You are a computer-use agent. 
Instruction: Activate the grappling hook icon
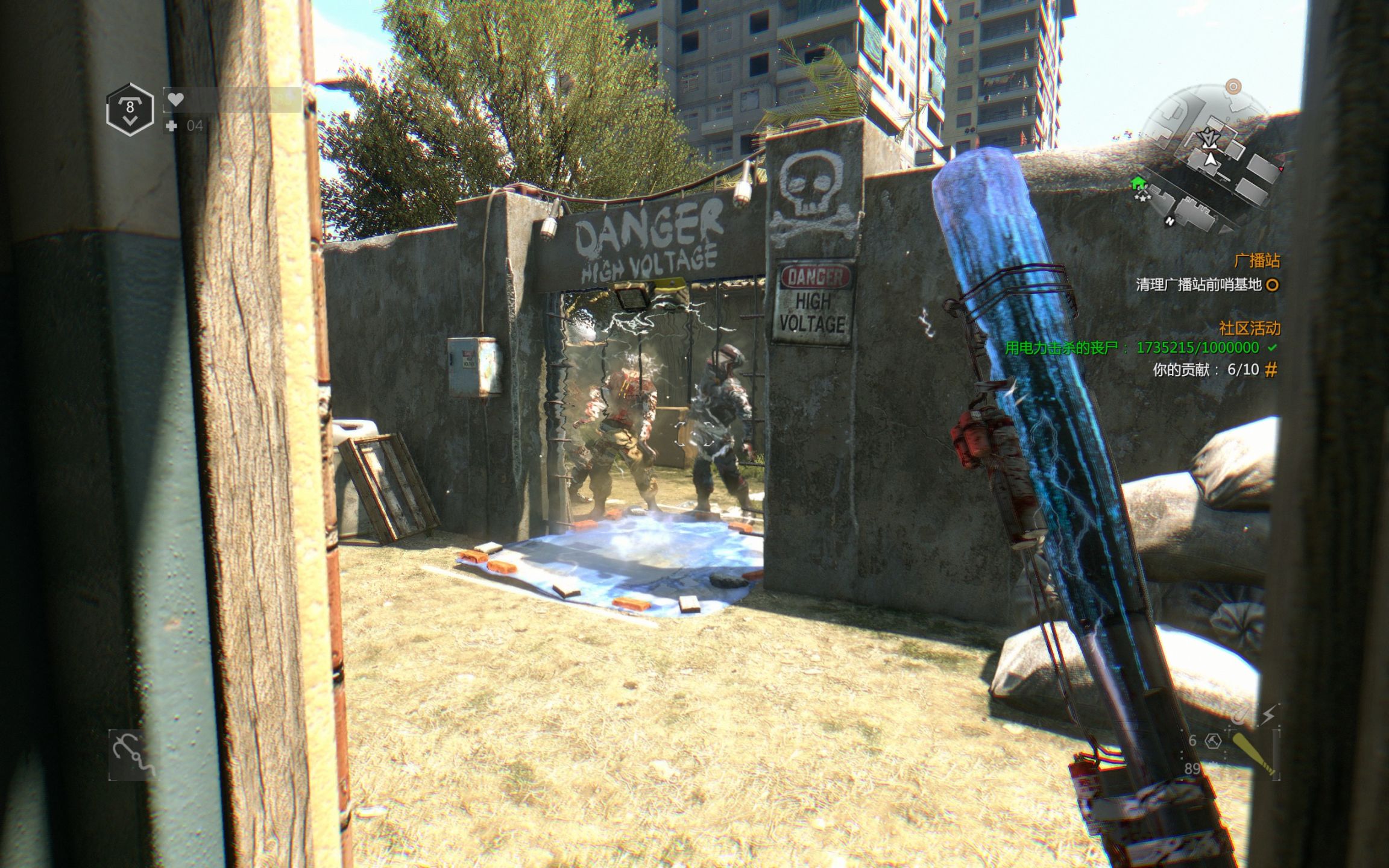[x=133, y=754]
